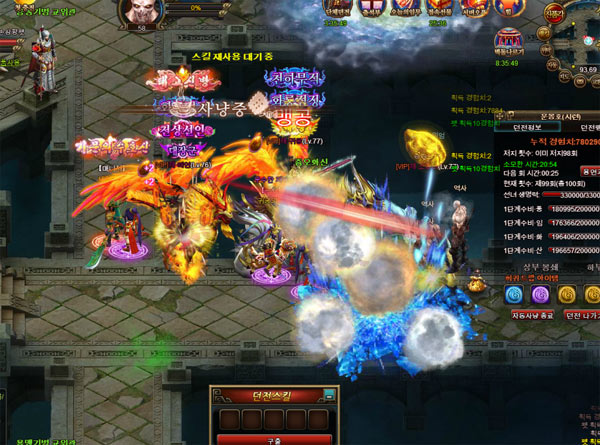Open the 단체던전 event icon
The height and width of the screenshot is (445, 600).
pyautogui.click(x=335, y=10)
